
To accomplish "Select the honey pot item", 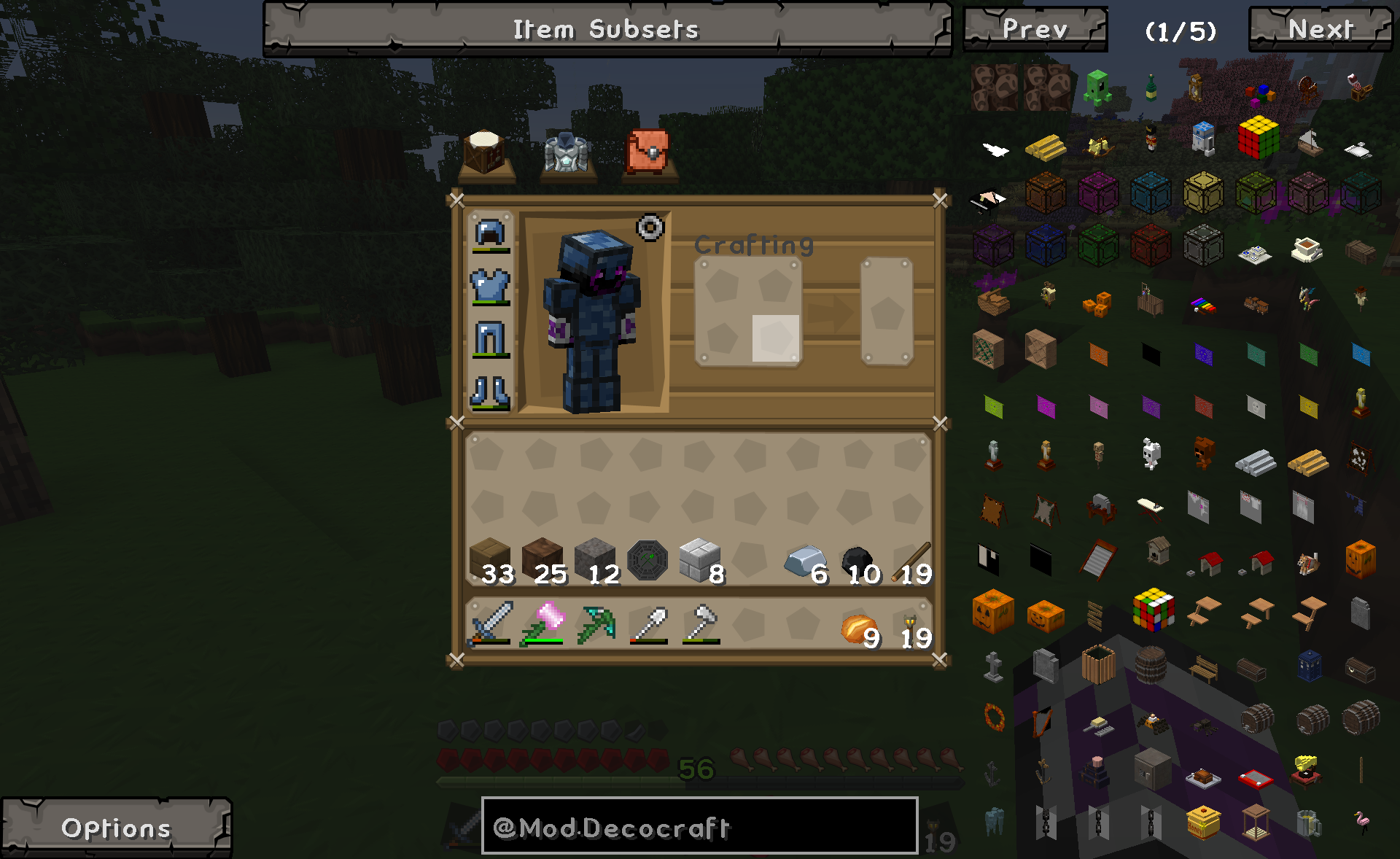I will coord(1202,823).
